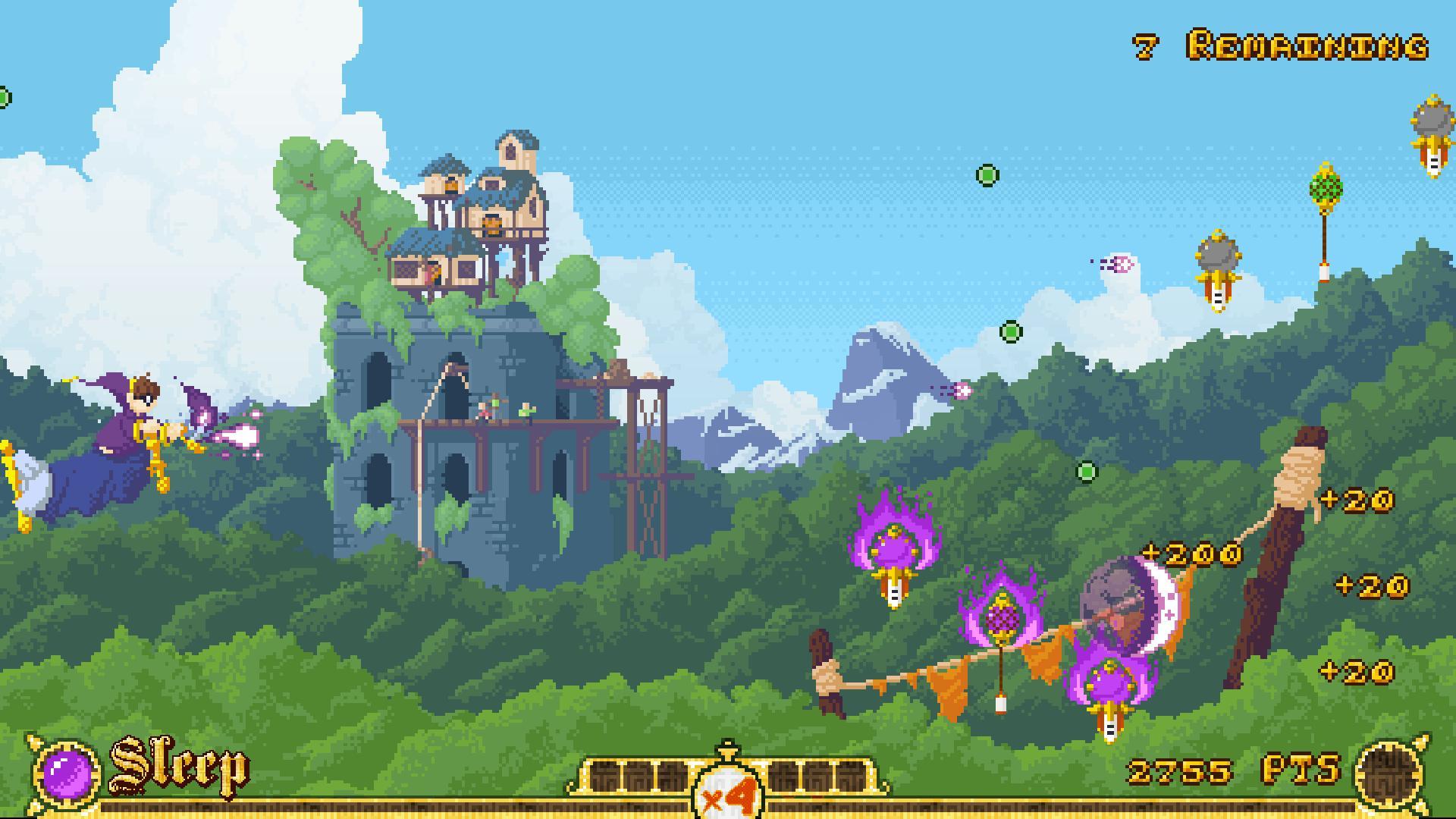Click the green lantern on the tall pole
This screenshot has height=819, width=1456.
click(x=1326, y=184)
